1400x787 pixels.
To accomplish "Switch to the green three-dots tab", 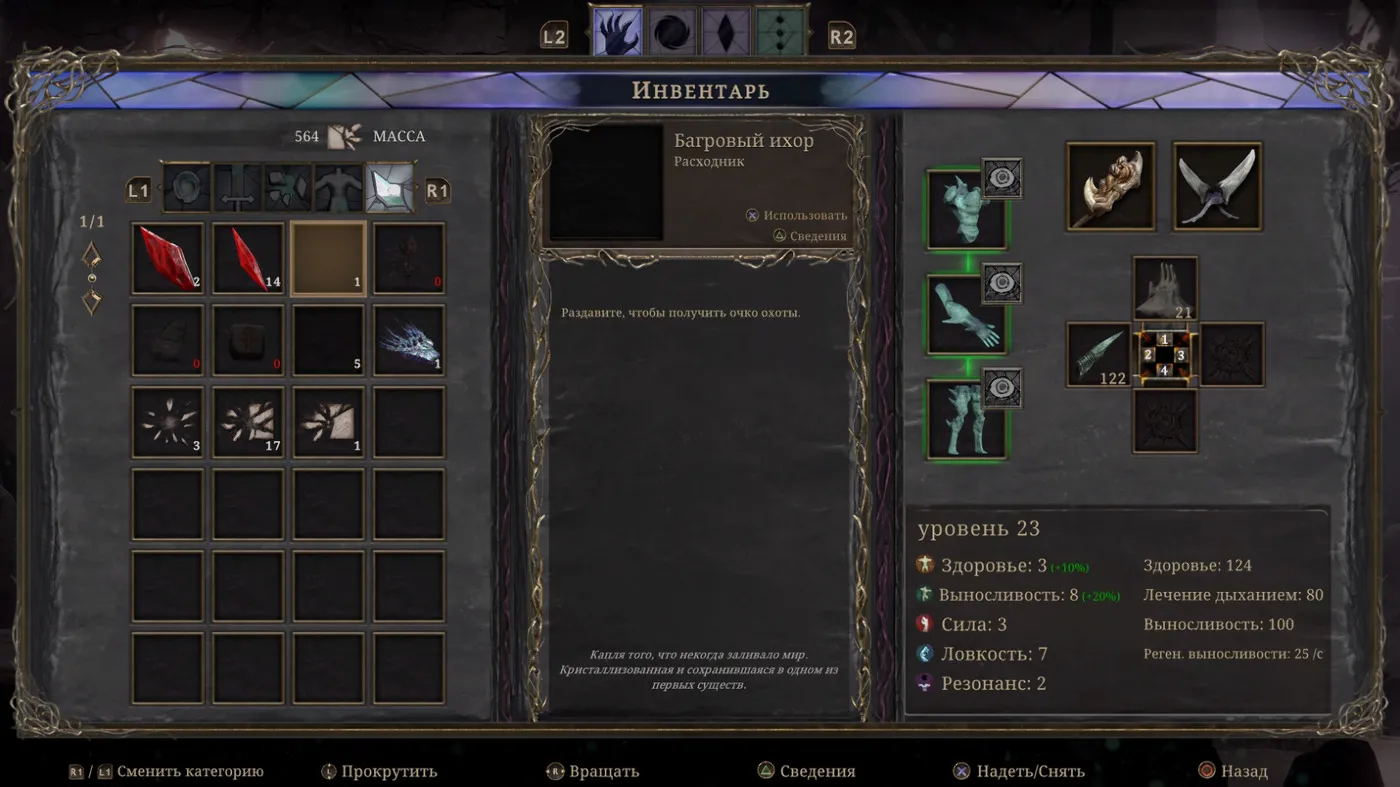I will [780, 32].
